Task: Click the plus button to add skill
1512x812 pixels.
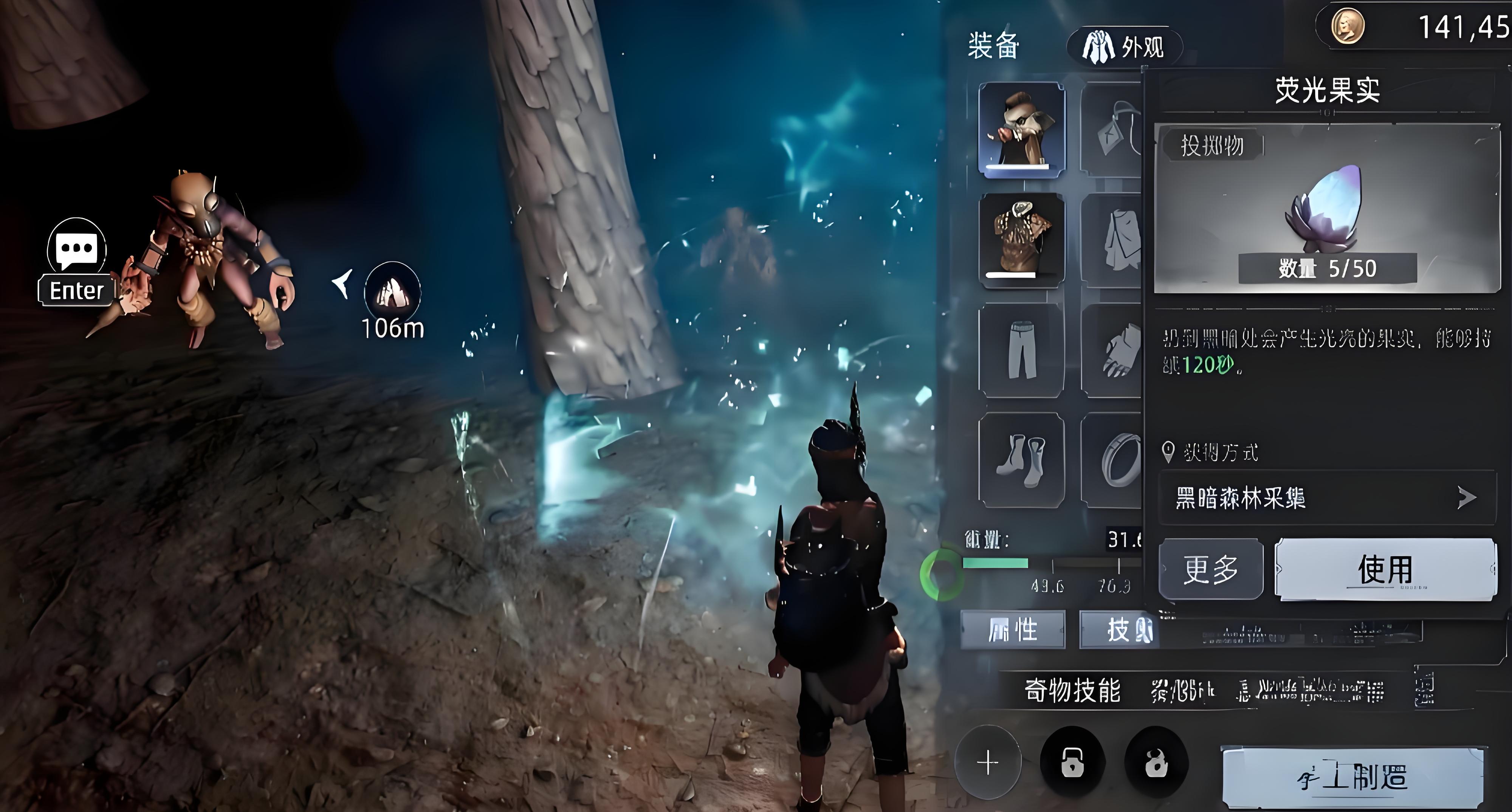Action: [988, 763]
